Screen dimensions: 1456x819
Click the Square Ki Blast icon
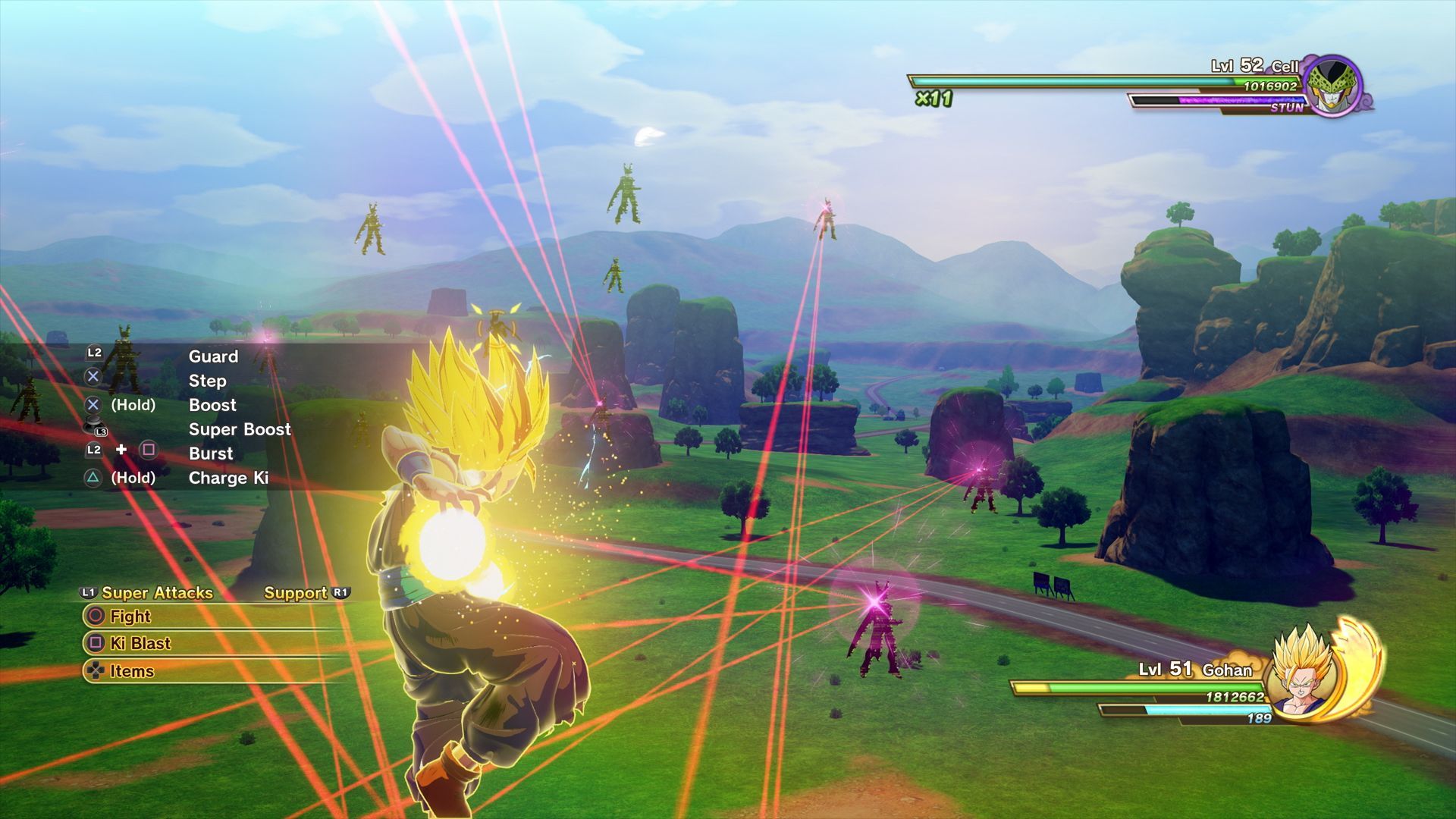96,644
